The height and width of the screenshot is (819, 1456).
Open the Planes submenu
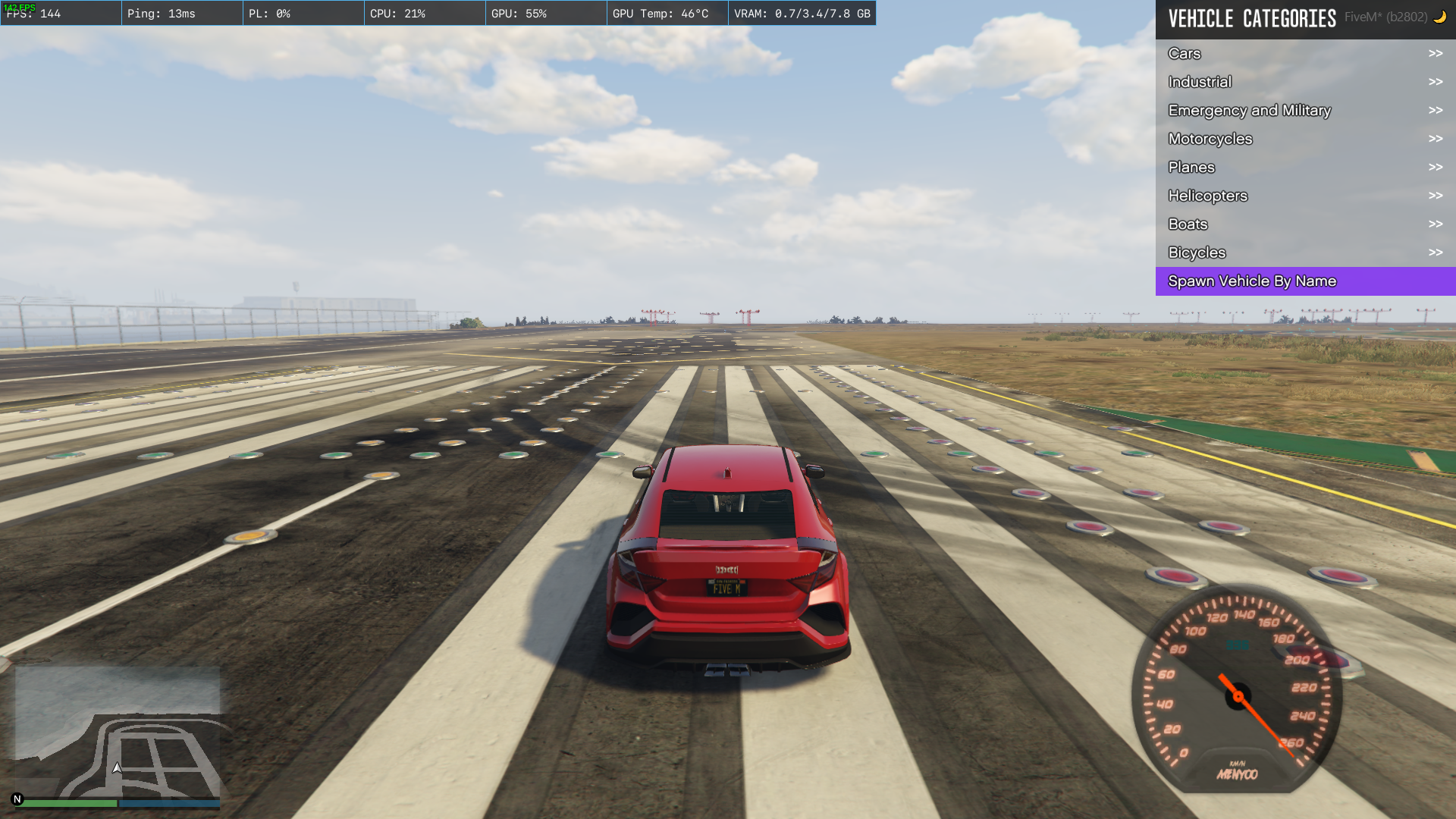[1304, 168]
